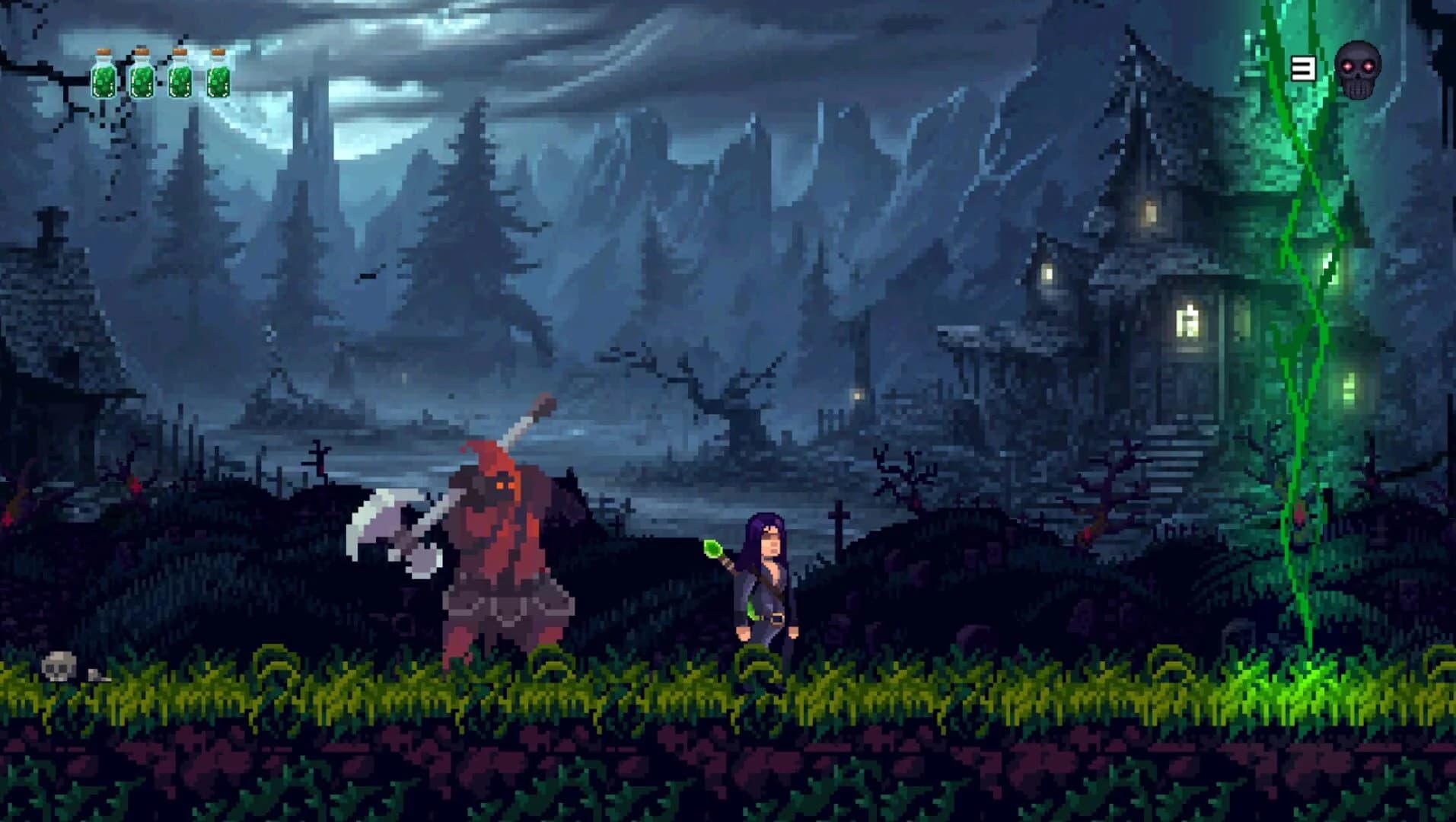Image resolution: width=1456 pixels, height=822 pixels.
Task: Click the death counter number beside the skull
Action: (x=1303, y=68)
